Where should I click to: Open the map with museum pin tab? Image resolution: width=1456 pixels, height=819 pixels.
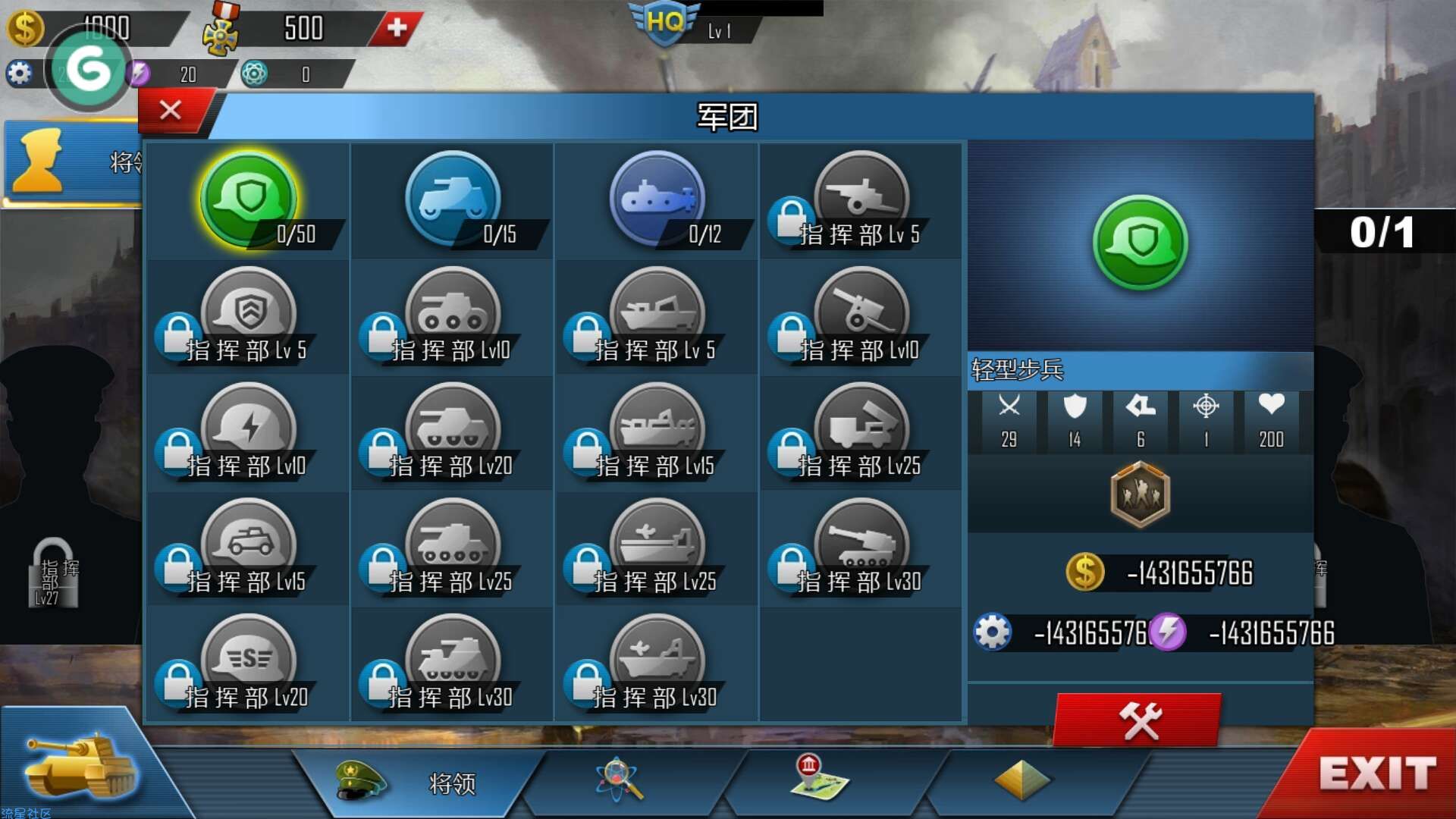point(817,778)
